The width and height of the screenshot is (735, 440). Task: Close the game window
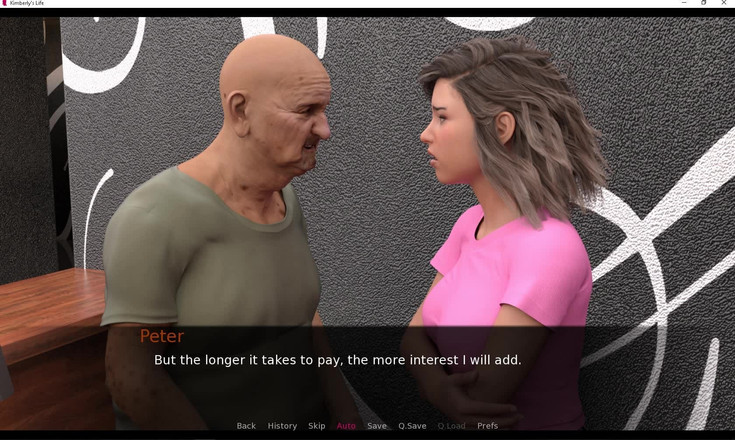pyautogui.click(x=723, y=3)
